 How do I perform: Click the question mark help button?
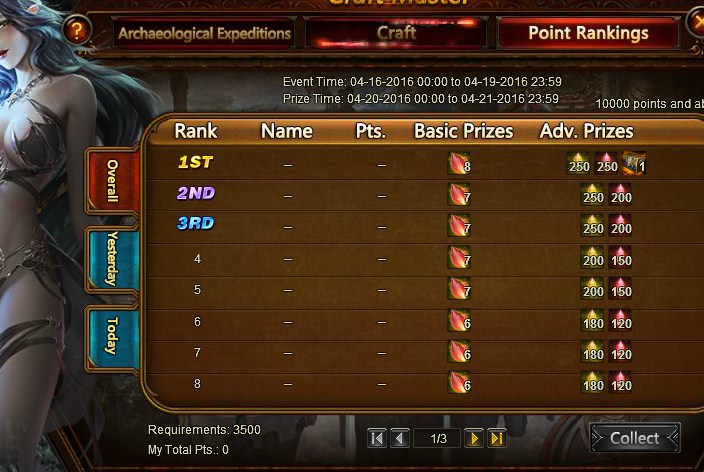coord(76,31)
